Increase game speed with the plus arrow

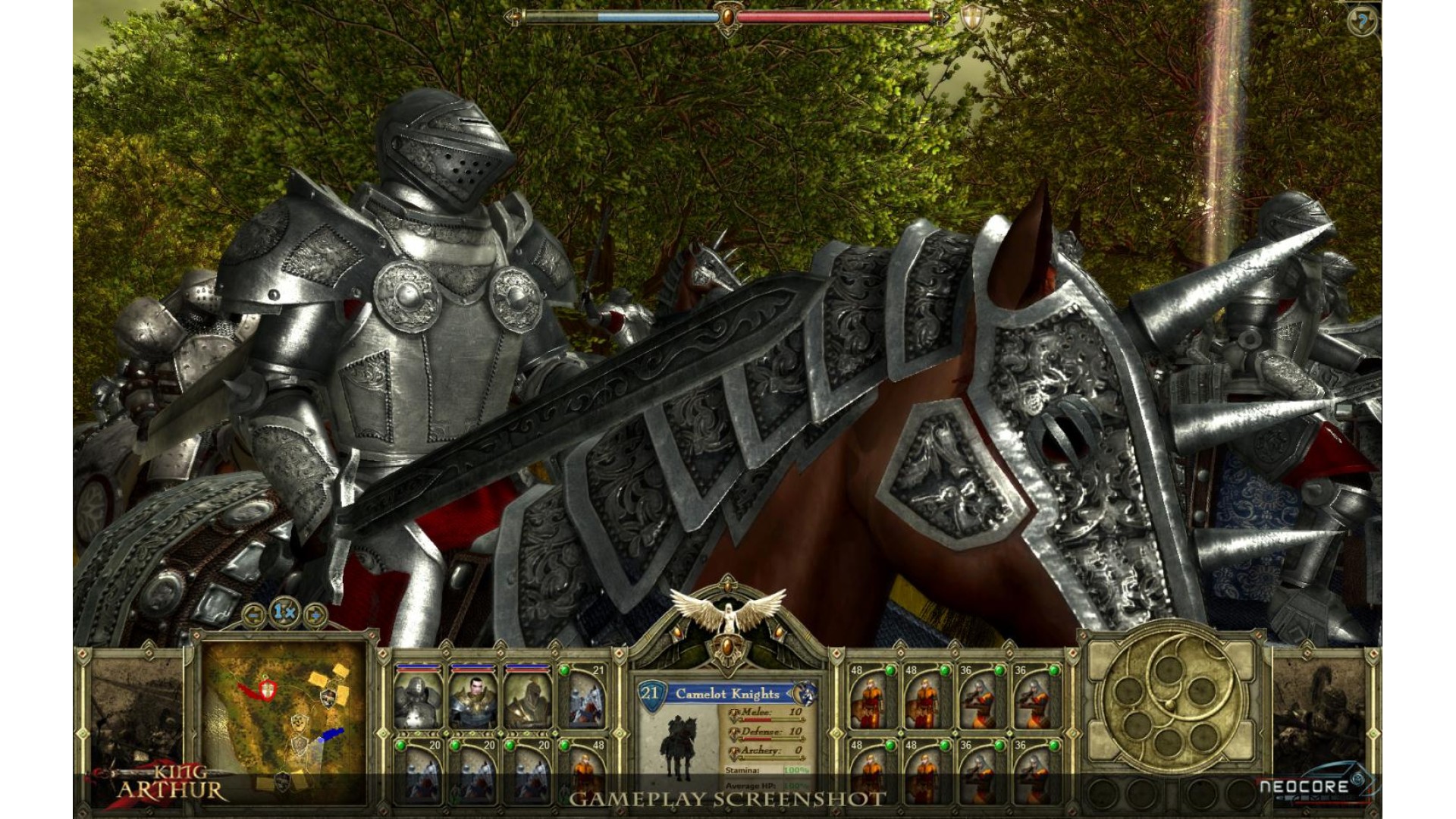click(x=315, y=614)
